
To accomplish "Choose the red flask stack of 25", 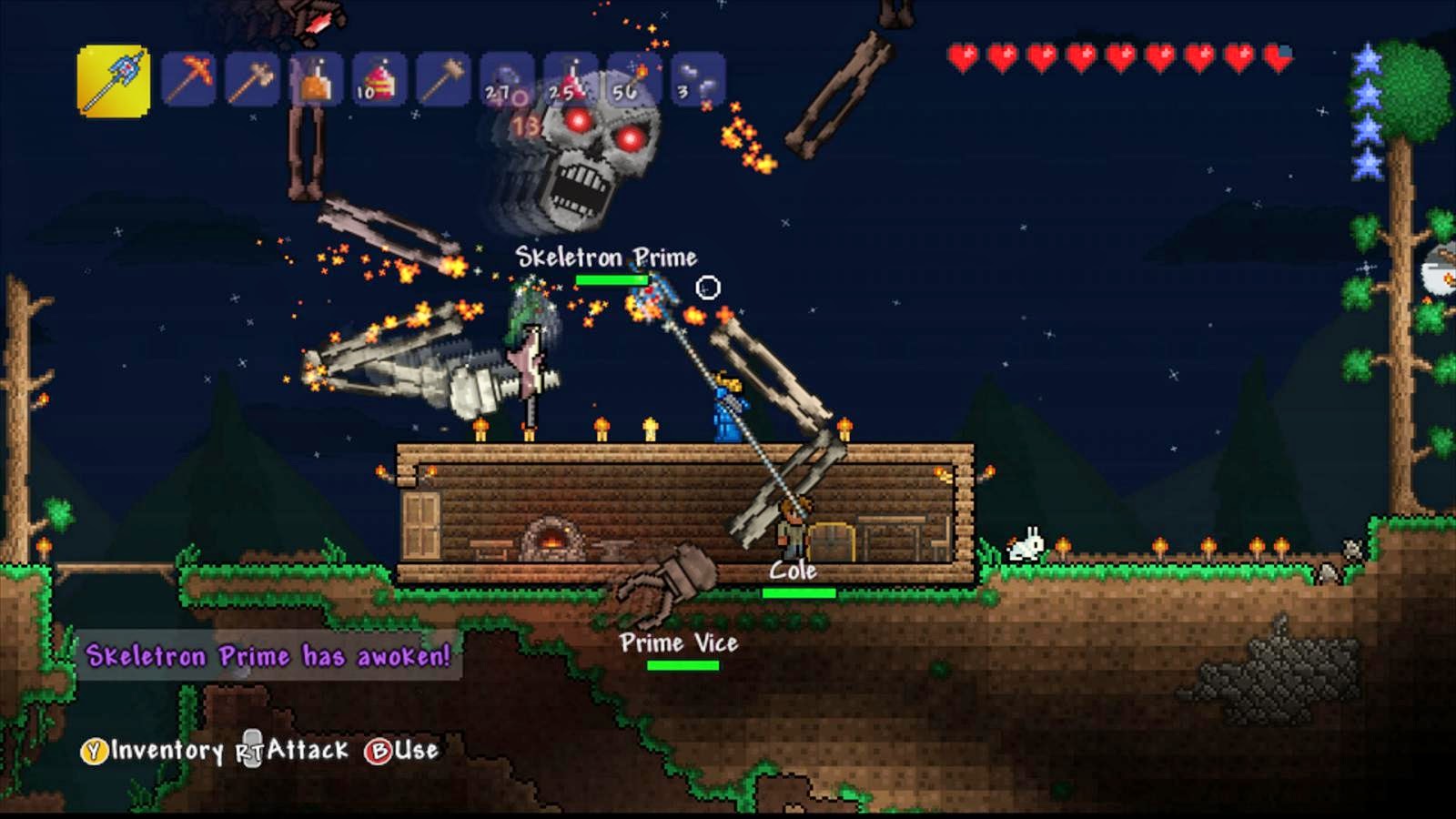I will click(571, 79).
